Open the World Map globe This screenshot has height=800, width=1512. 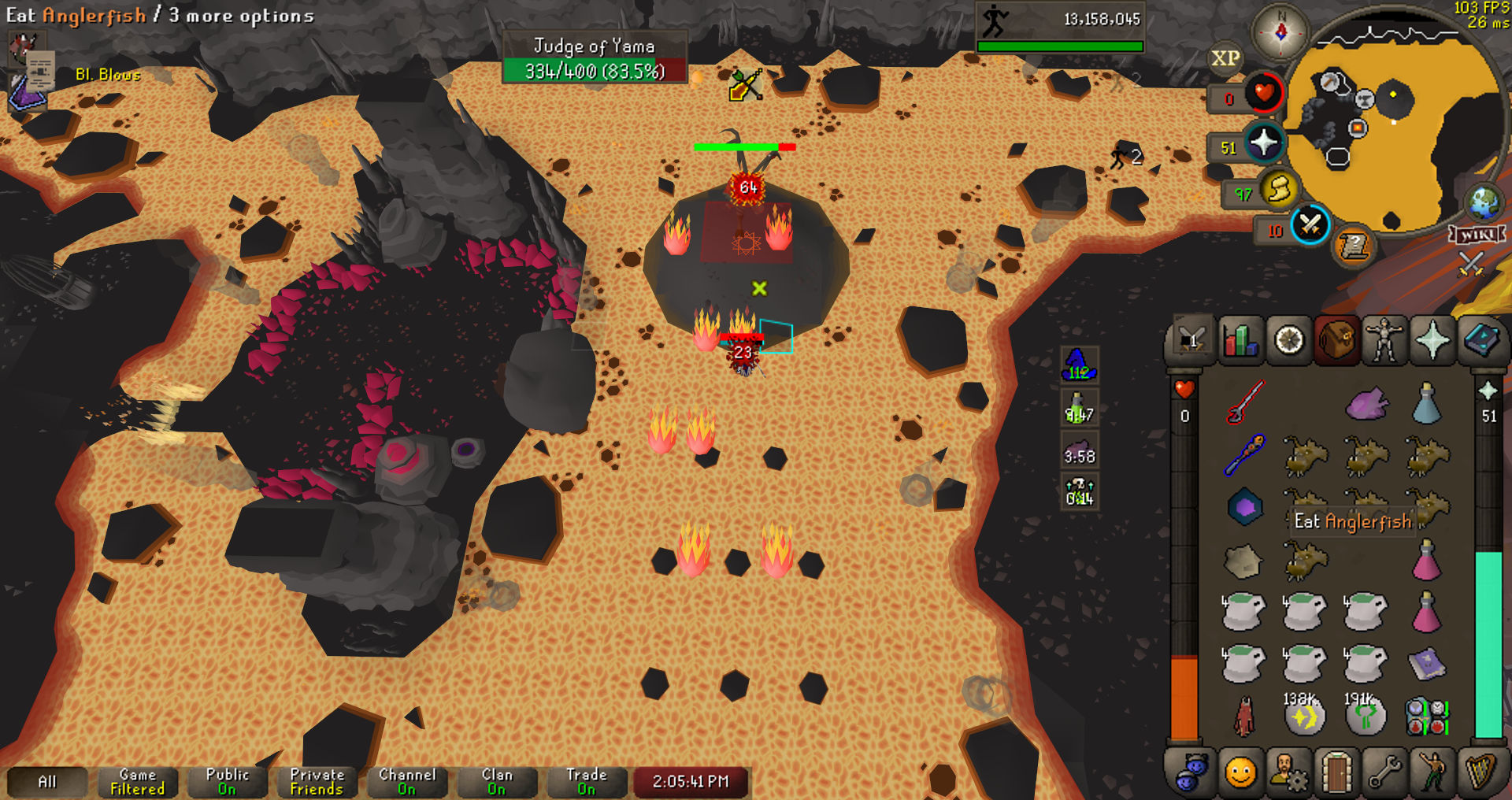click(1484, 203)
